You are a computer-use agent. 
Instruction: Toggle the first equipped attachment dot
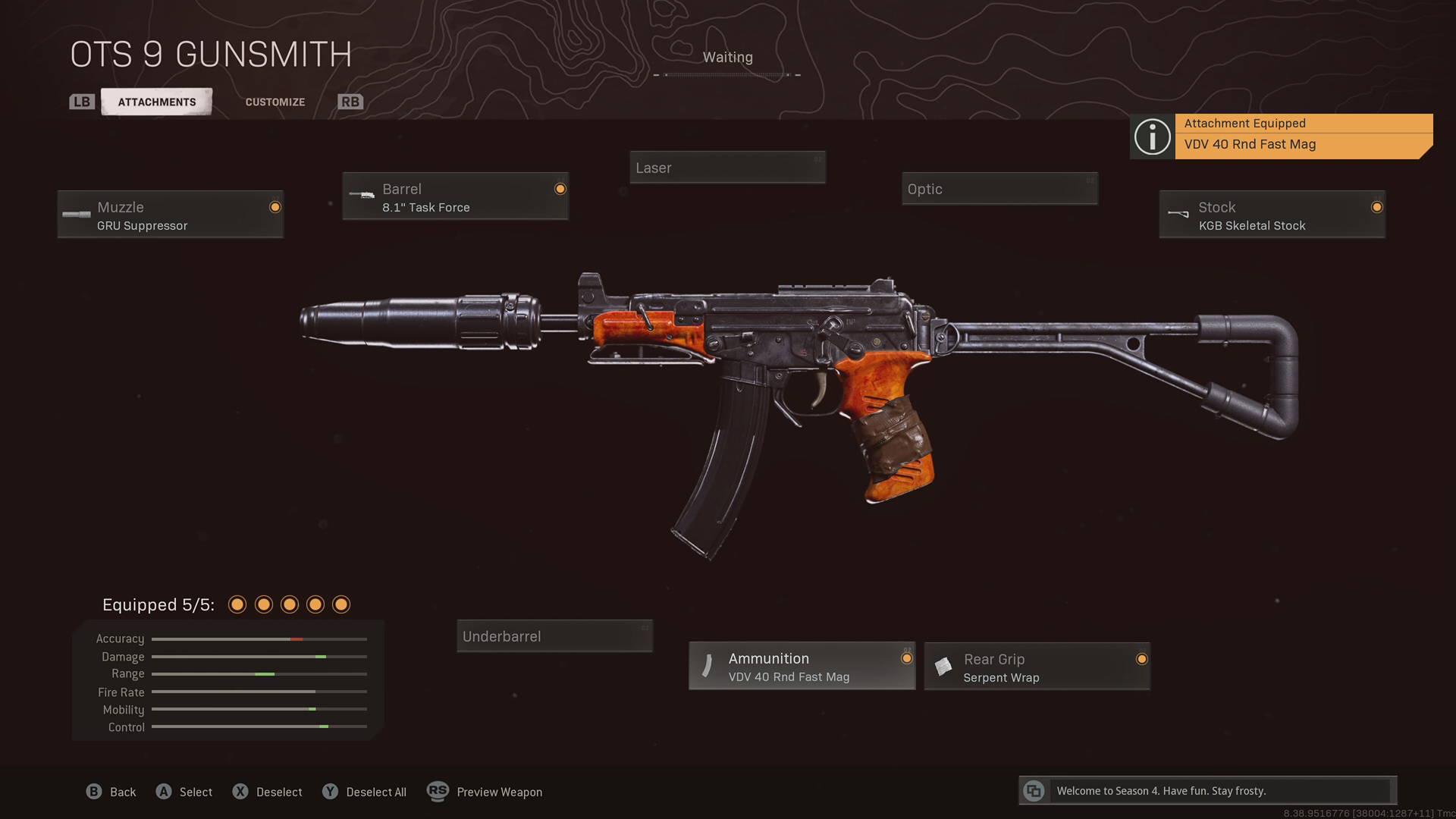point(237,604)
